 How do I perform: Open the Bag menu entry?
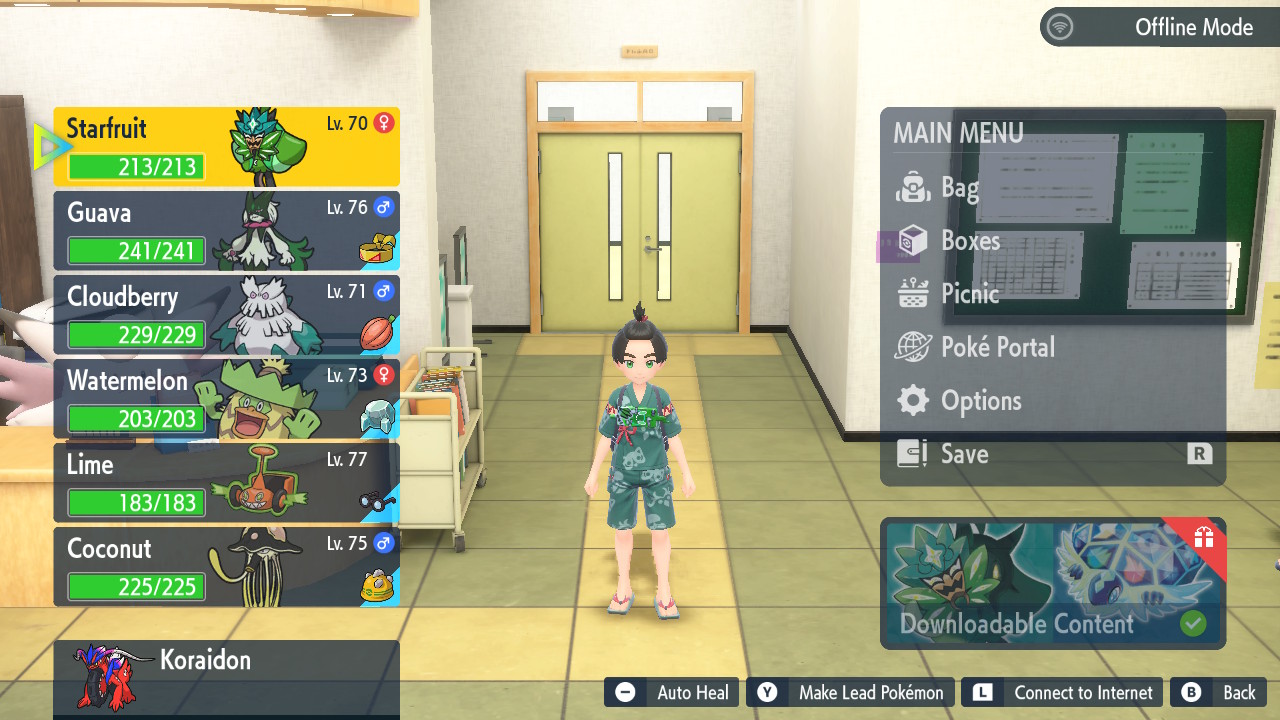tap(958, 187)
